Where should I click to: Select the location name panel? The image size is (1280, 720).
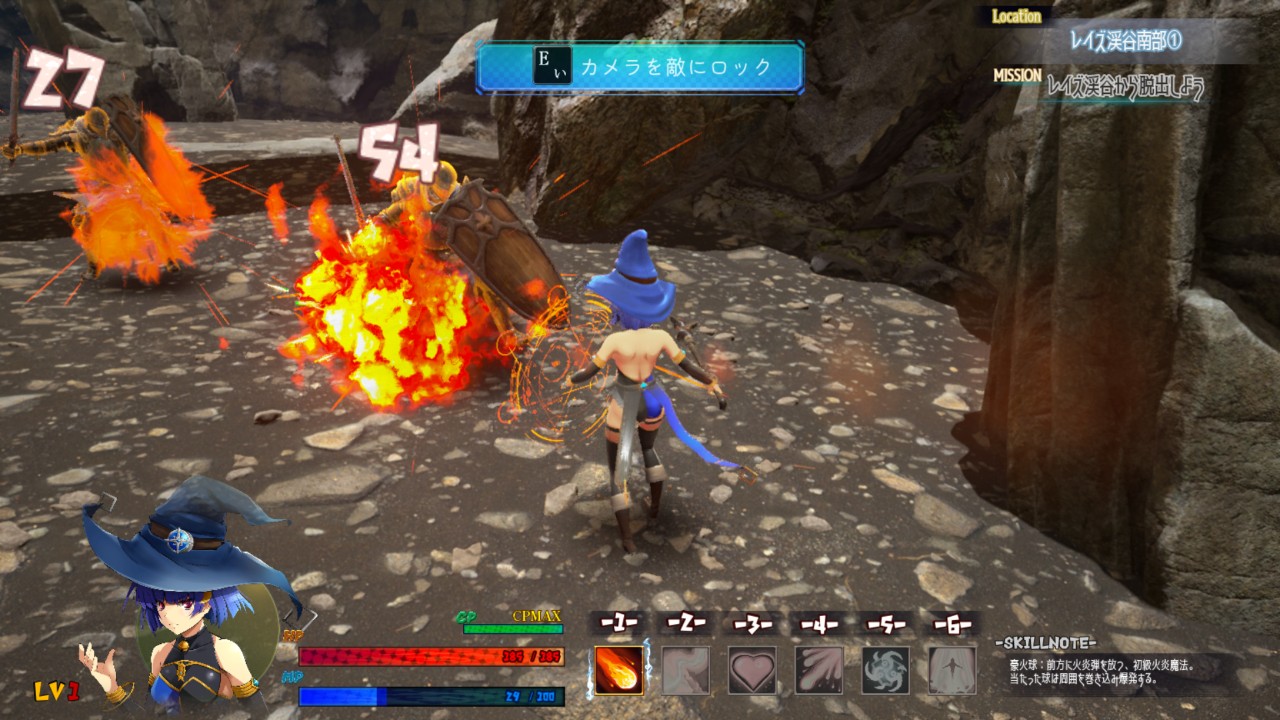[x=1127, y=42]
